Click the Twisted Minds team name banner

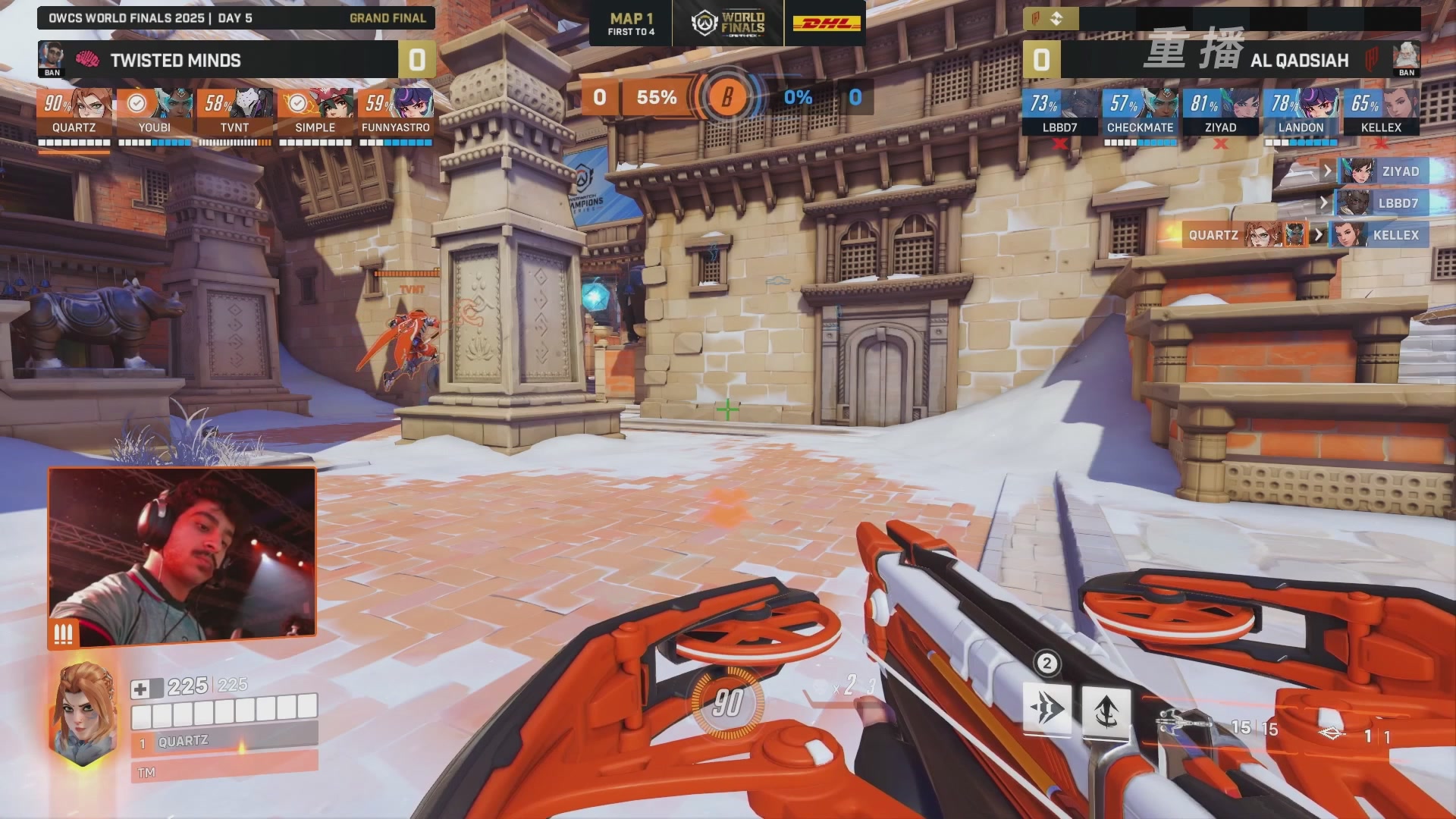click(x=176, y=60)
